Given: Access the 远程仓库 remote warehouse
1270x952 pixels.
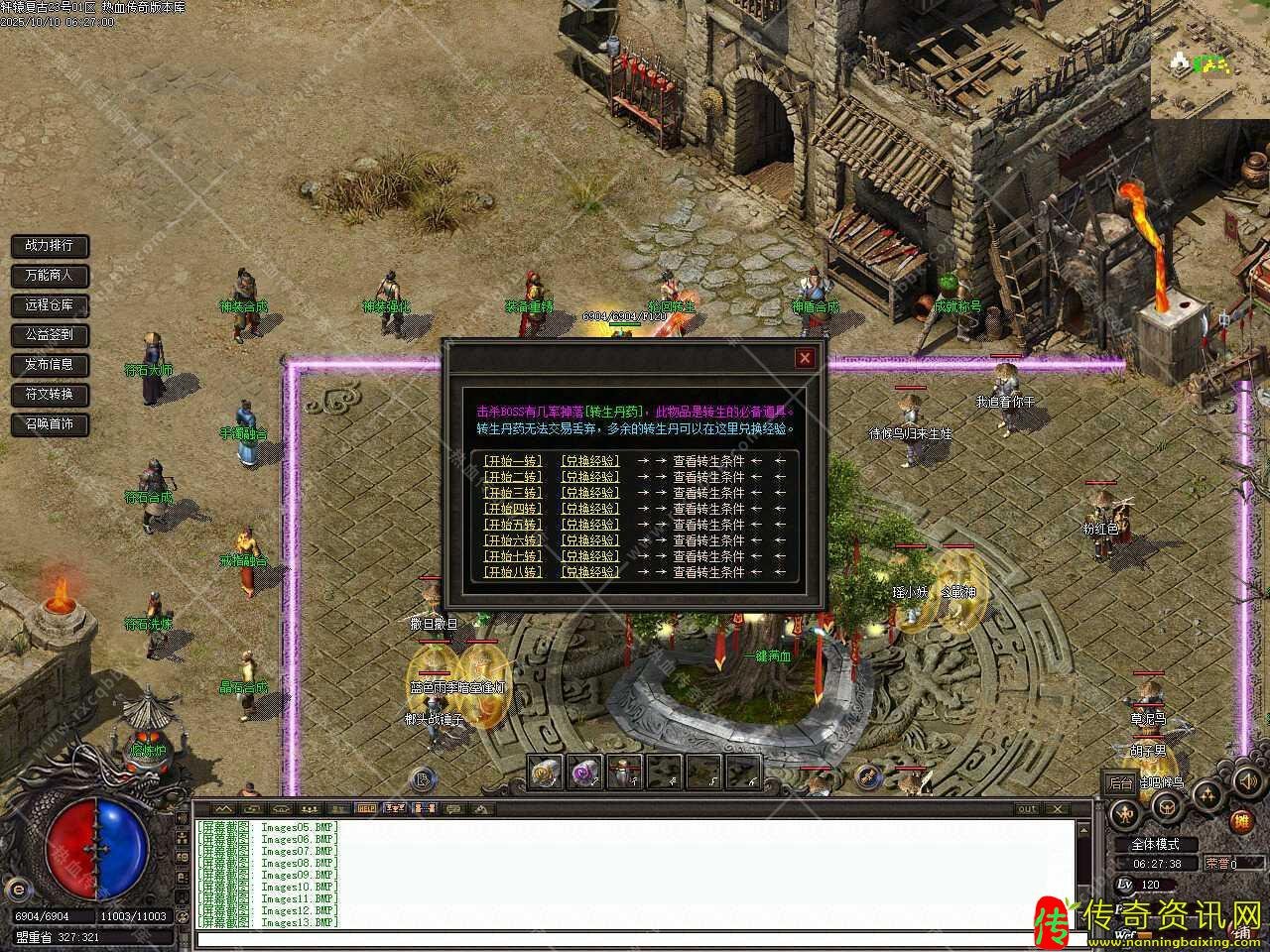Looking at the screenshot, I should point(50,304).
